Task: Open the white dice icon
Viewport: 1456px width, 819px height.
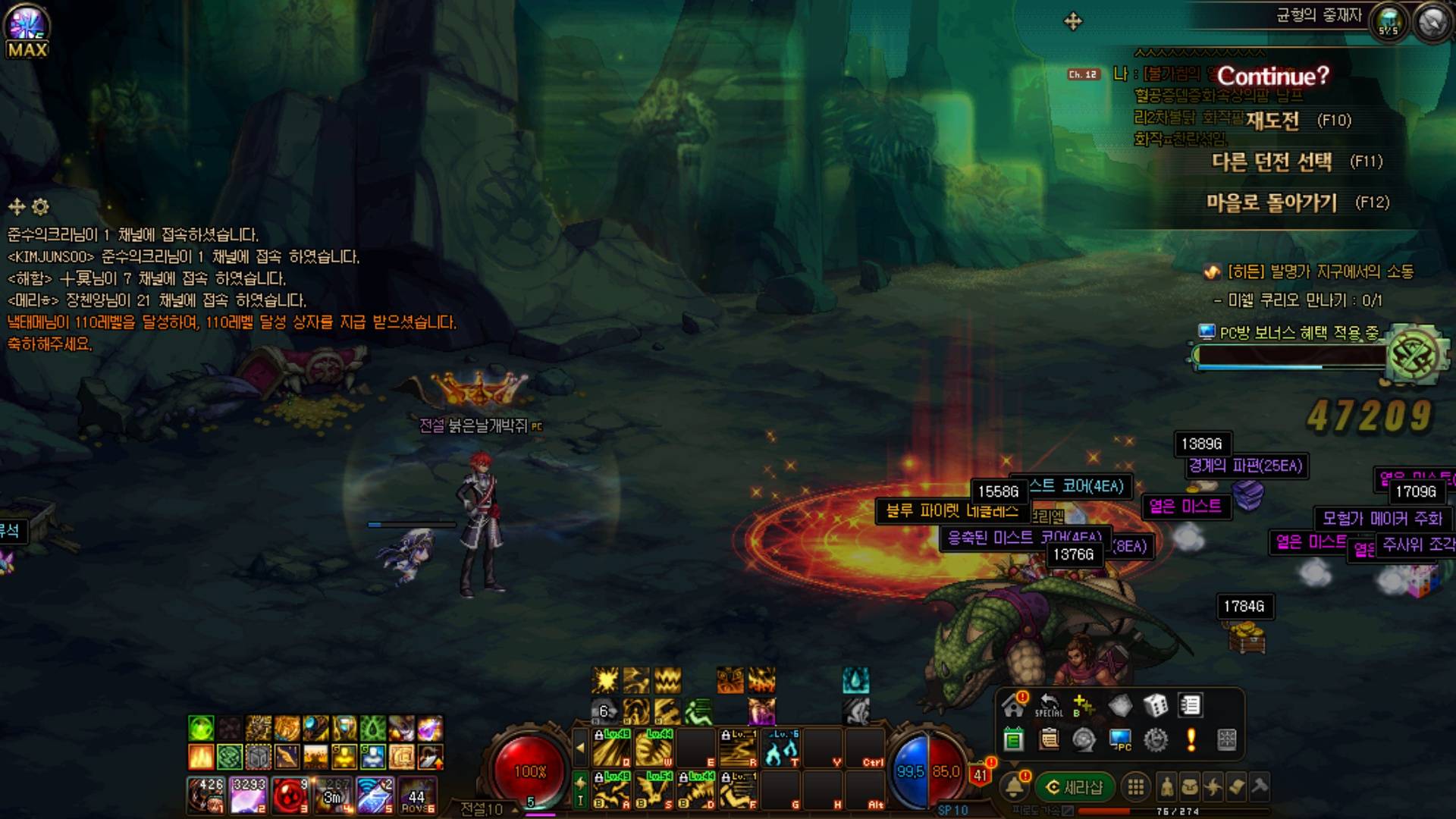Action: tap(1155, 706)
